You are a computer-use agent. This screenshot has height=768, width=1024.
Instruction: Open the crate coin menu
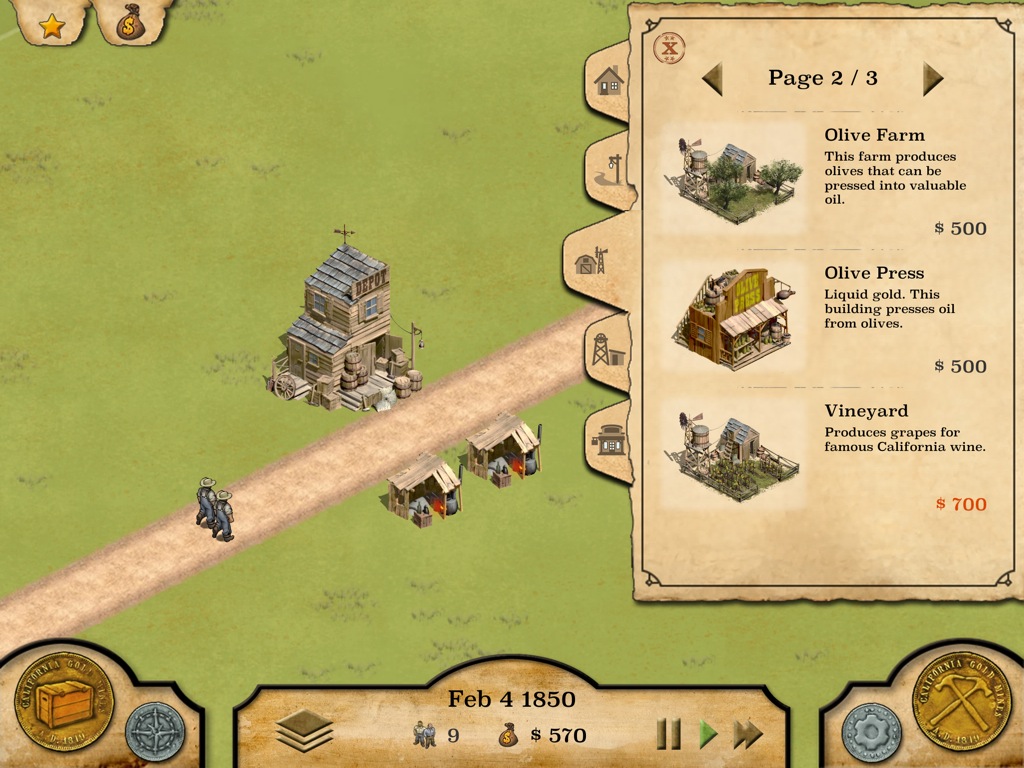(x=63, y=703)
